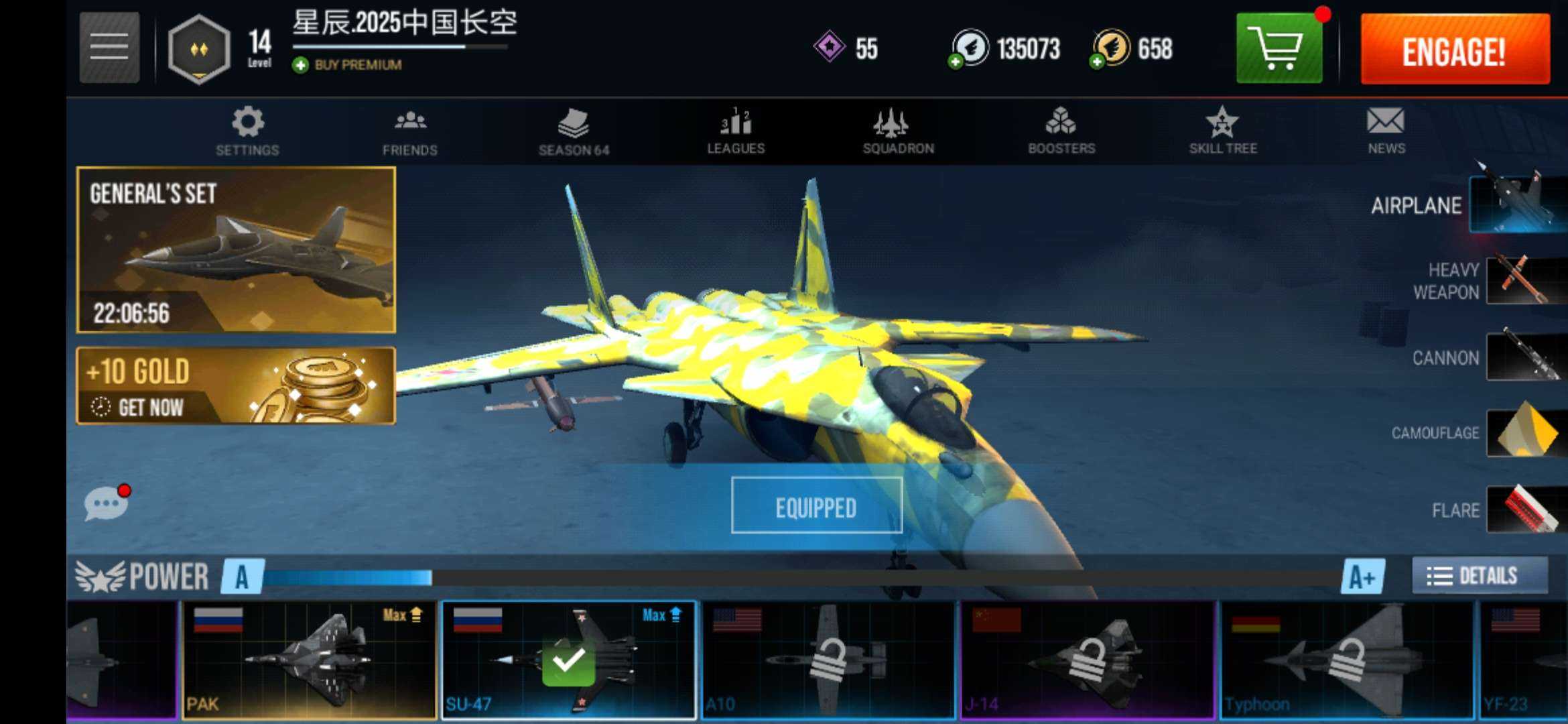Open the Boosters menu
The image size is (1568, 724).
tap(1061, 131)
